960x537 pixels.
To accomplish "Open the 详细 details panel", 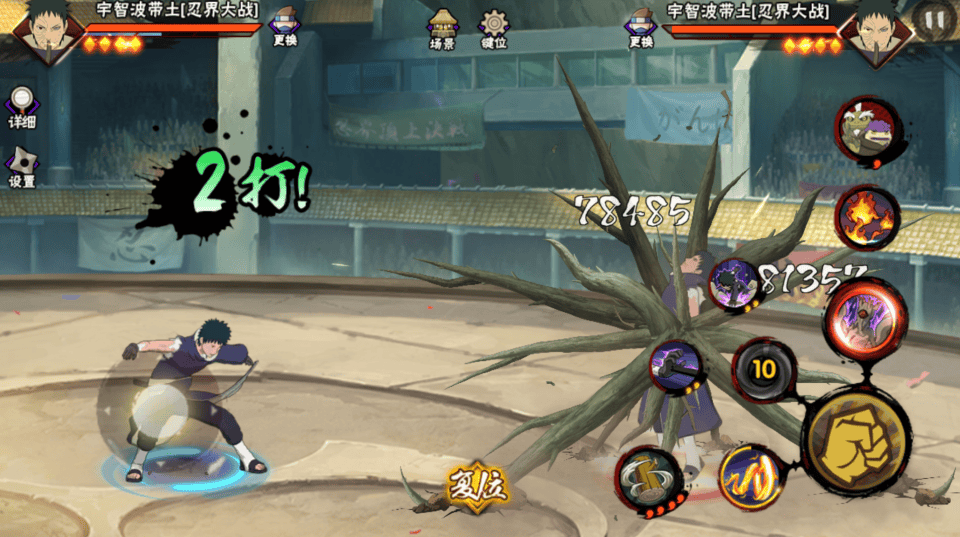I will click(22, 107).
